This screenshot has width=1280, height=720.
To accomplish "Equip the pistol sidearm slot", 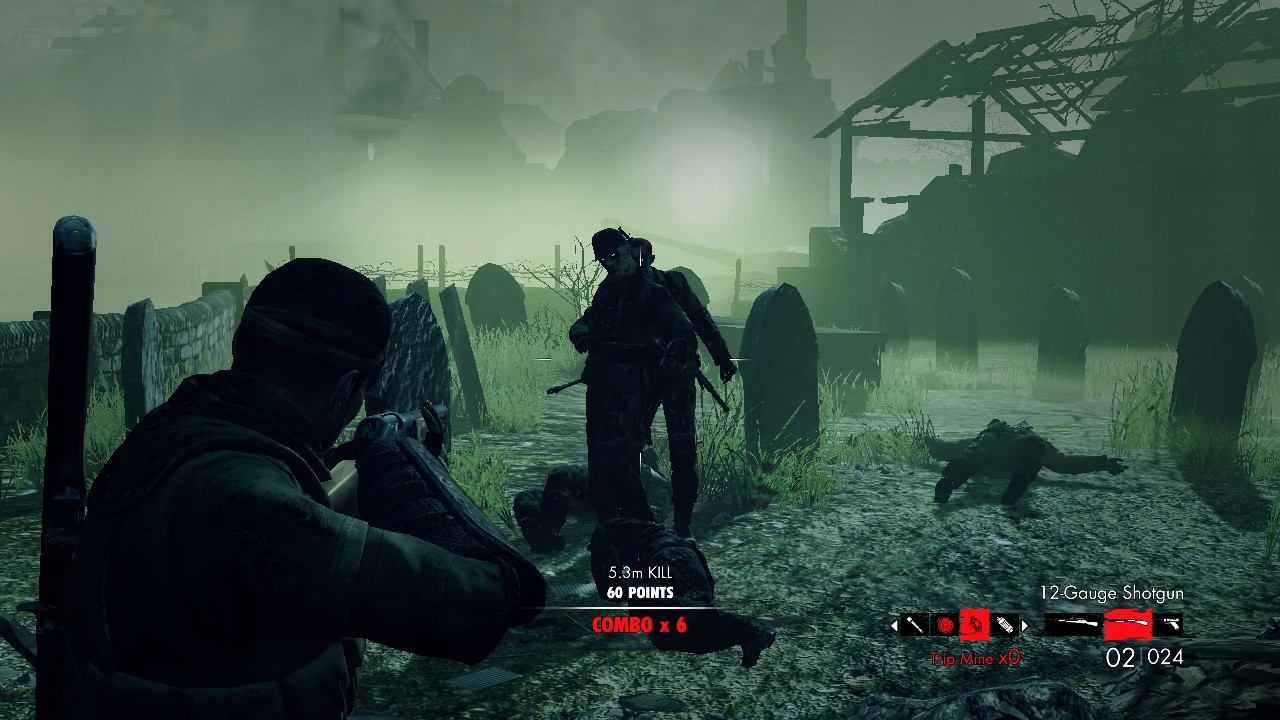I will (1168, 625).
